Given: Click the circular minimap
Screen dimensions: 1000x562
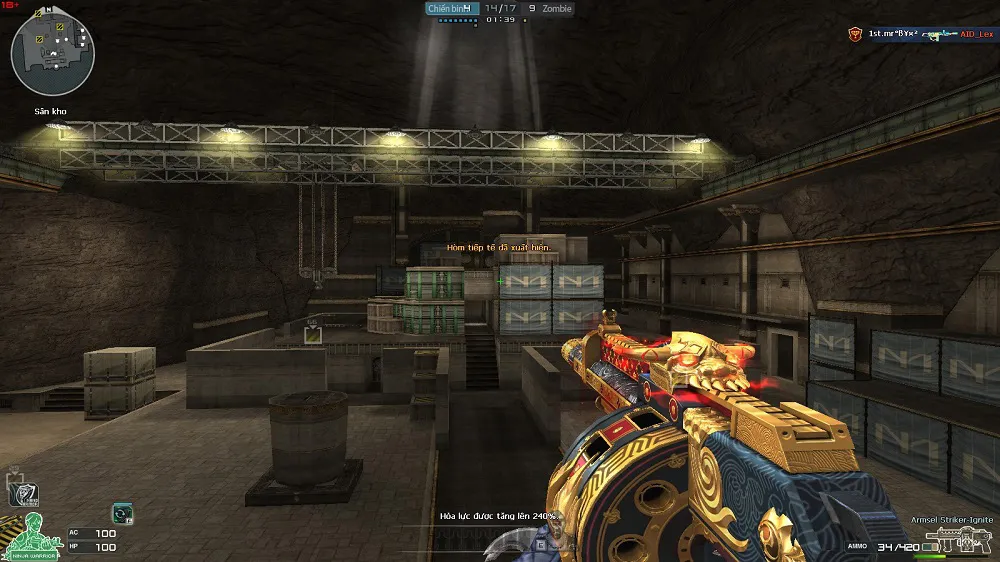Looking at the screenshot, I should [53, 54].
